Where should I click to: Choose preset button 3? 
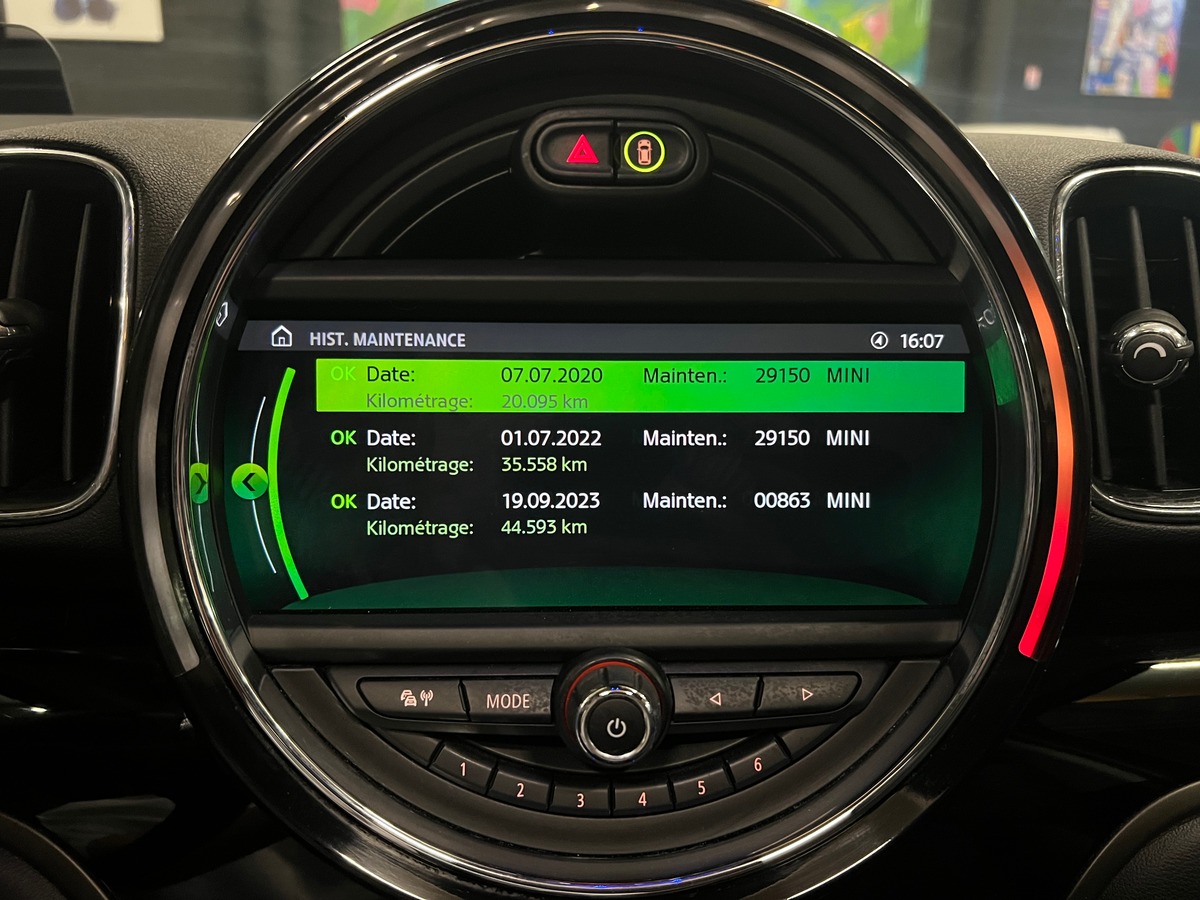click(x=580, y=799)
